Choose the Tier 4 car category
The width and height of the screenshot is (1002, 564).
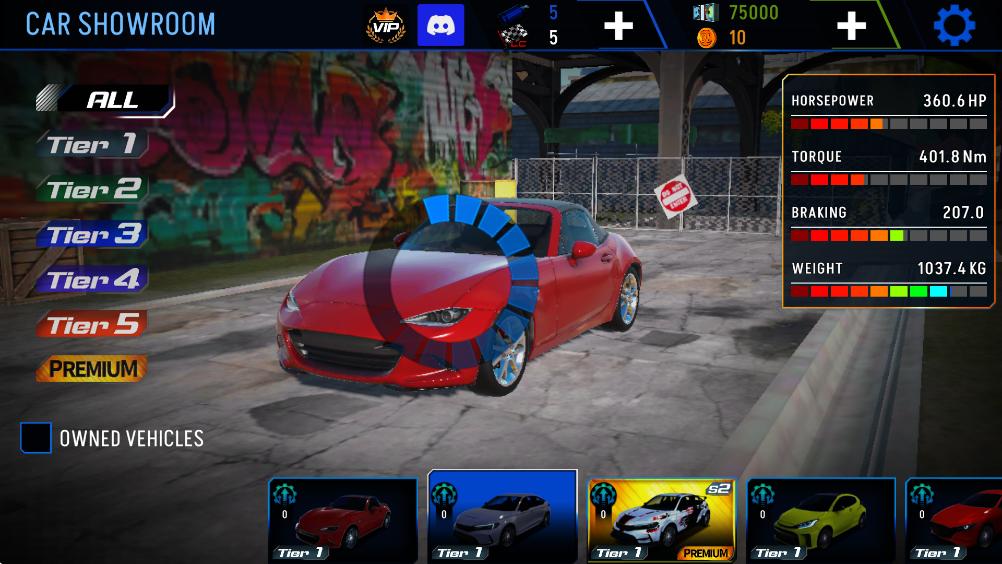(92, 280)
